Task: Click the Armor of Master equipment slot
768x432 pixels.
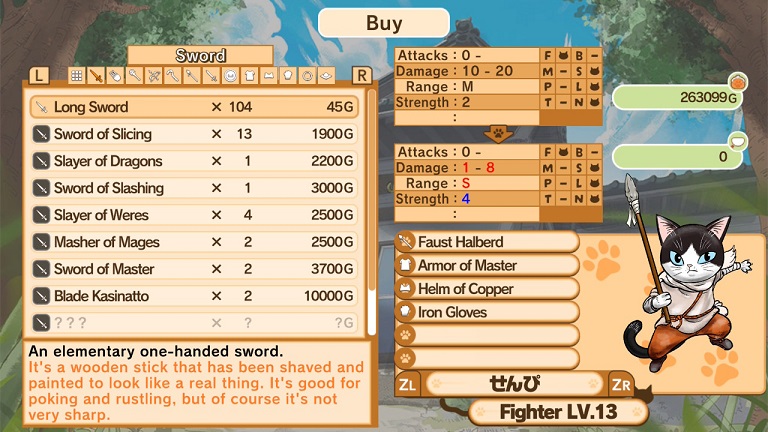Action: pyautogui.click(x=487, y=265)
